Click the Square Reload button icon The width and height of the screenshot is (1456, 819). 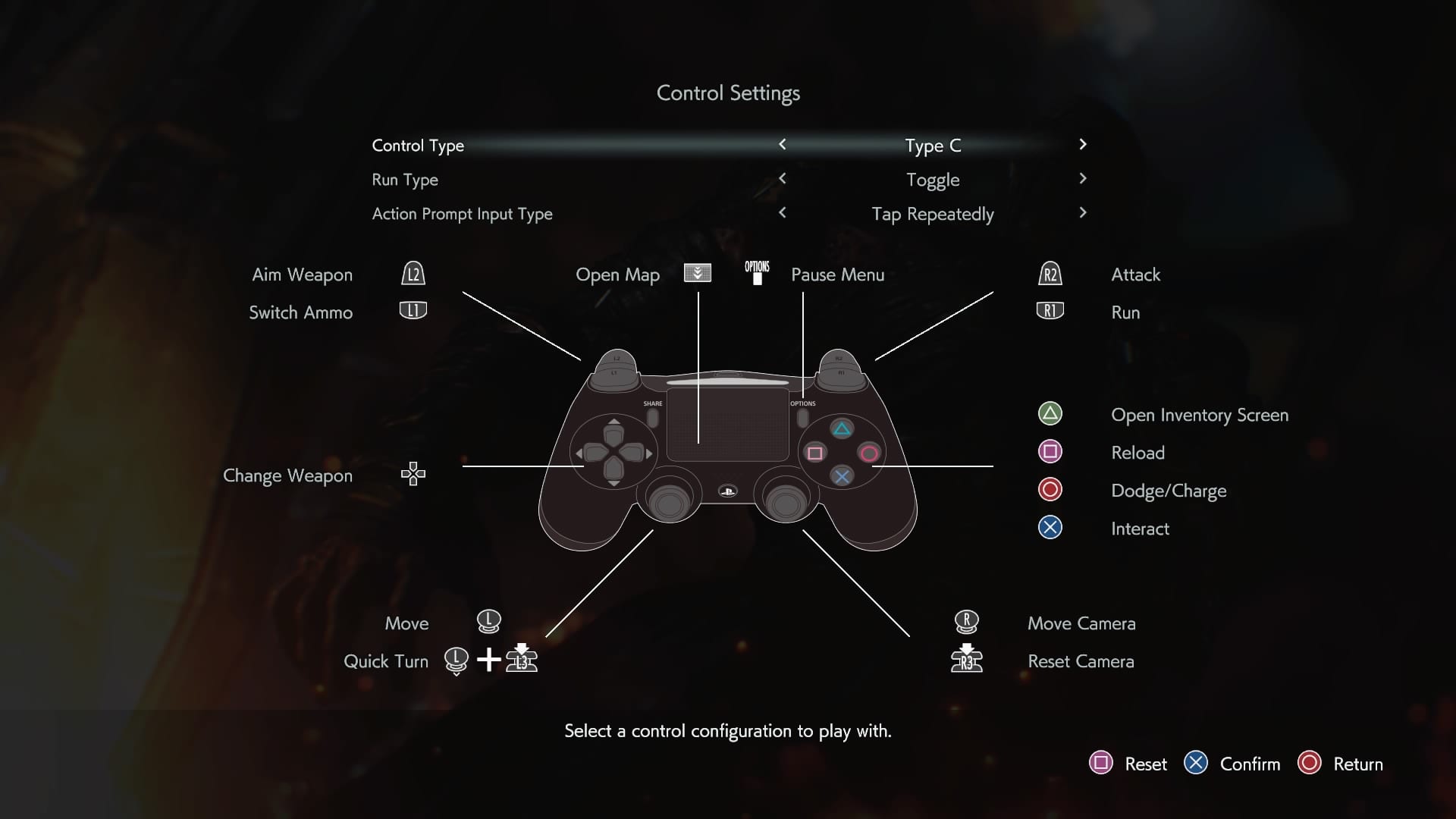[1050, 452]
